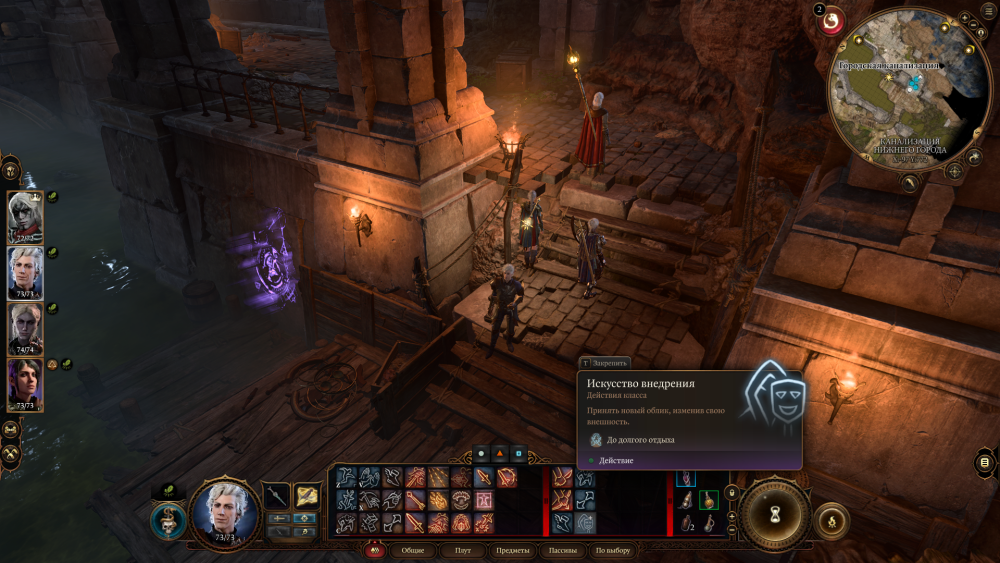
Task: Click the minimap crosshair center-camera button
Action: [x=955, y=171]
